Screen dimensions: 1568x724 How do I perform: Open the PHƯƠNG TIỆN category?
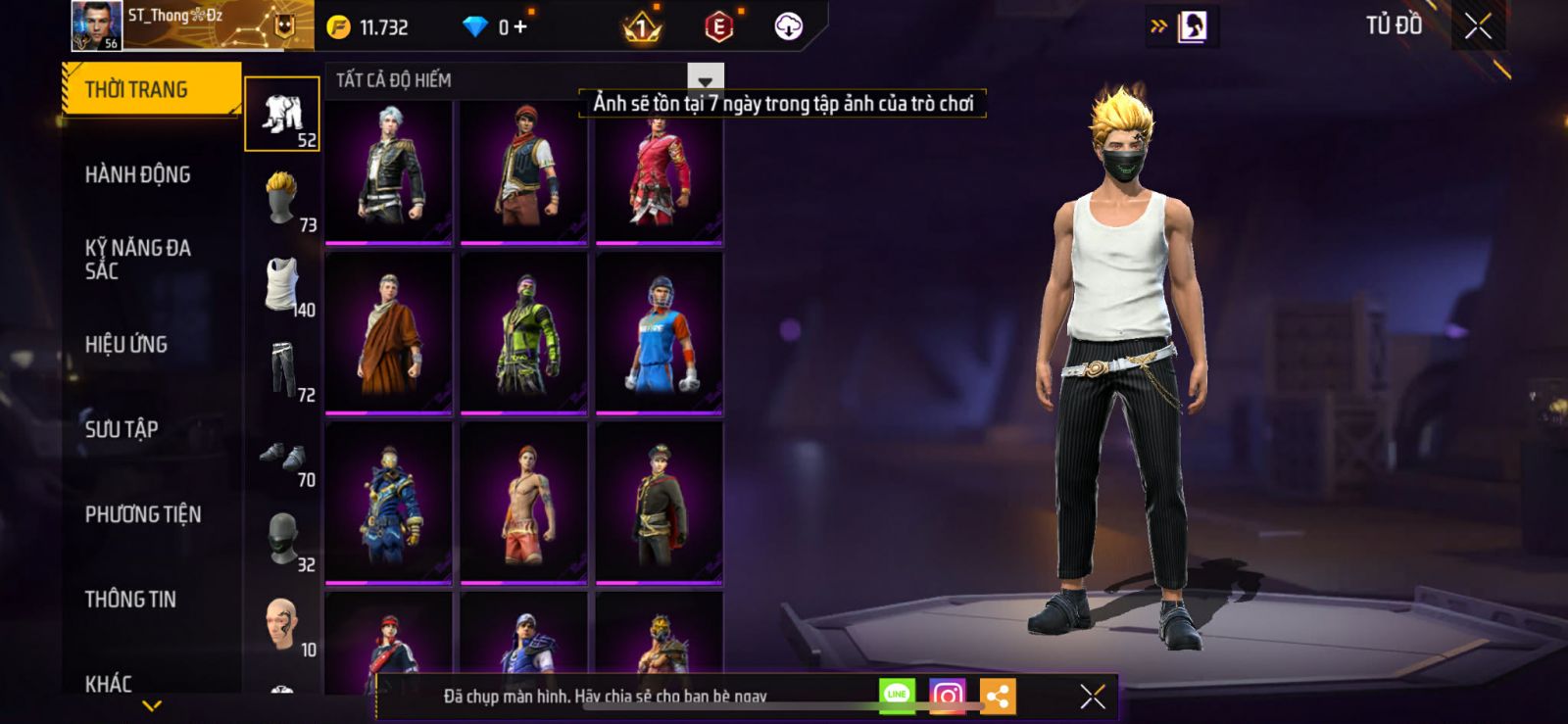[143, 514]
